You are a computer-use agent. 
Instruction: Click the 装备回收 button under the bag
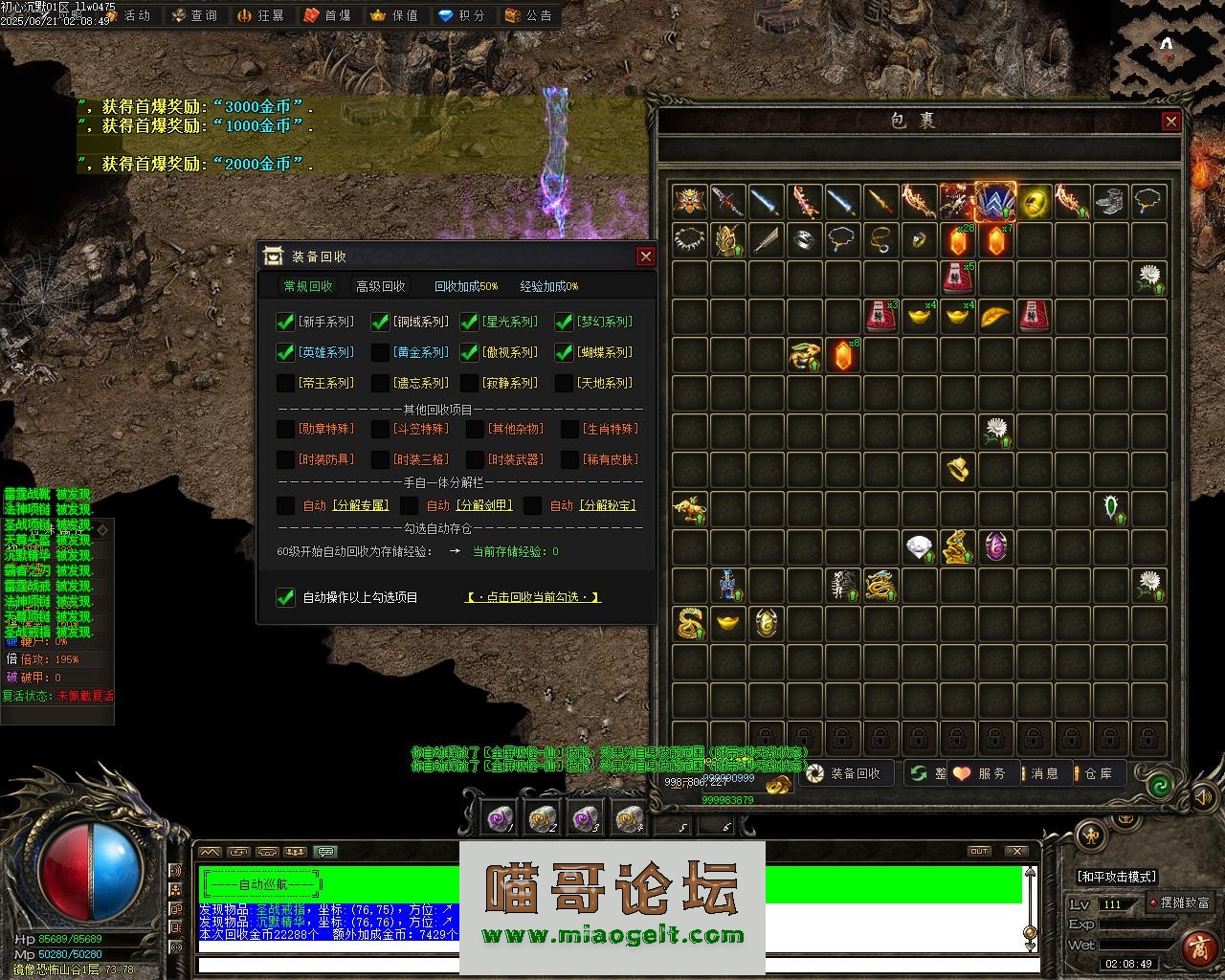click(844, 773)
